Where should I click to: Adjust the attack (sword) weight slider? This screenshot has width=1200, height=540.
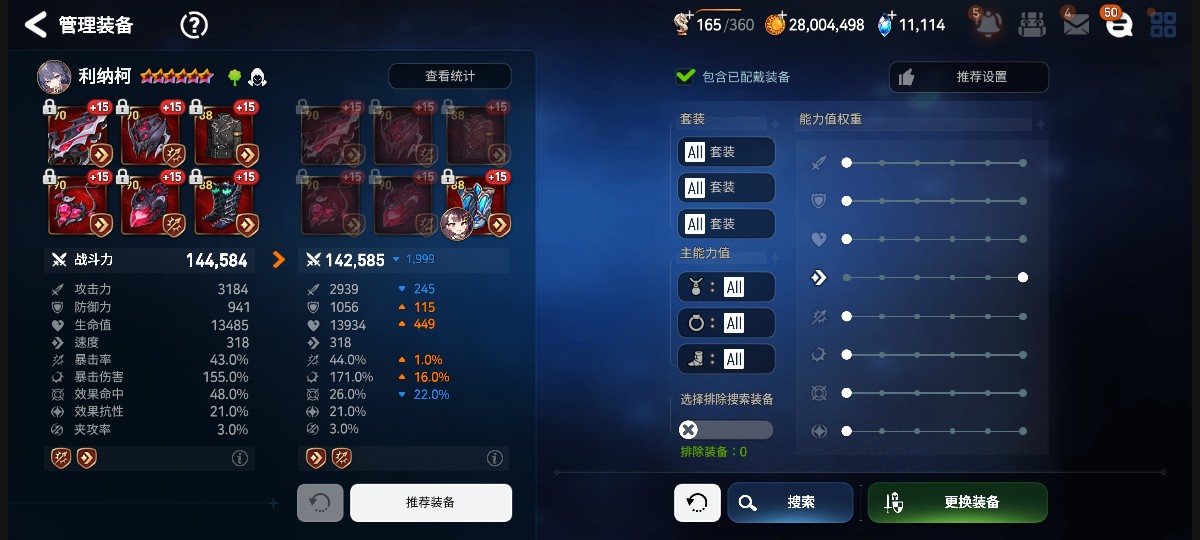tap(847, 162)
